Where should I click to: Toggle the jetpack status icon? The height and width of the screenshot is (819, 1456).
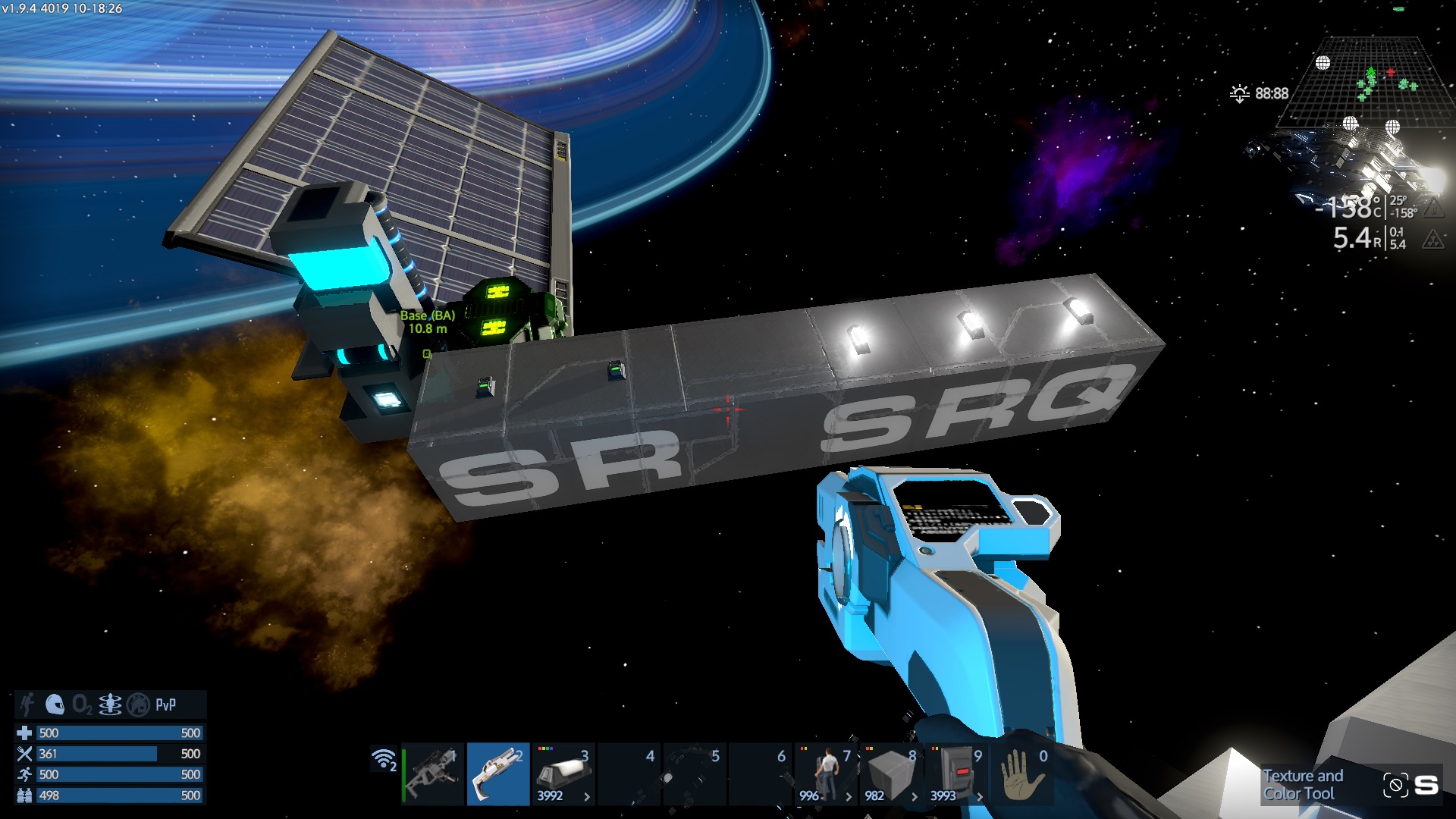coord(27,704)
